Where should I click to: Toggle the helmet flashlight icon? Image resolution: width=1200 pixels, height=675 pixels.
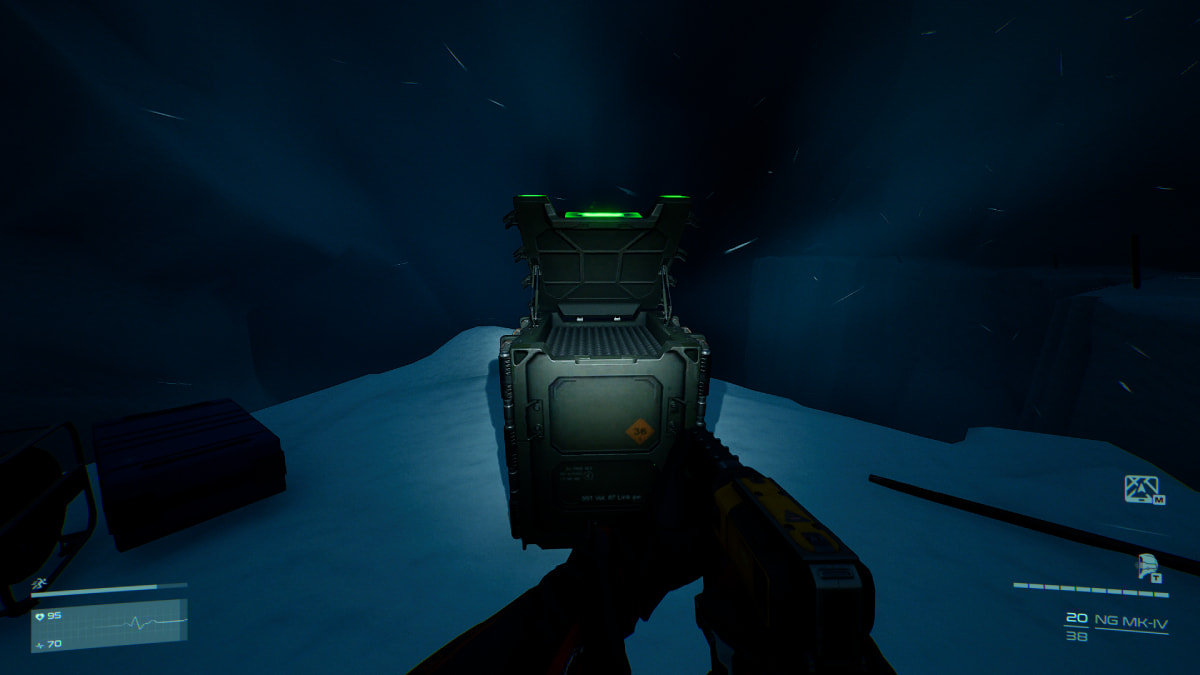point(1148,566)
